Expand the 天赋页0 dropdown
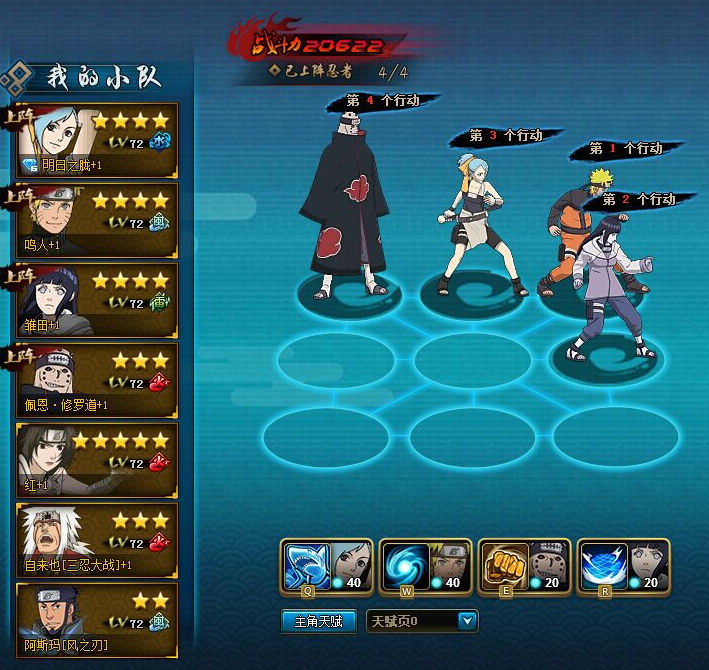 [467, 622]
